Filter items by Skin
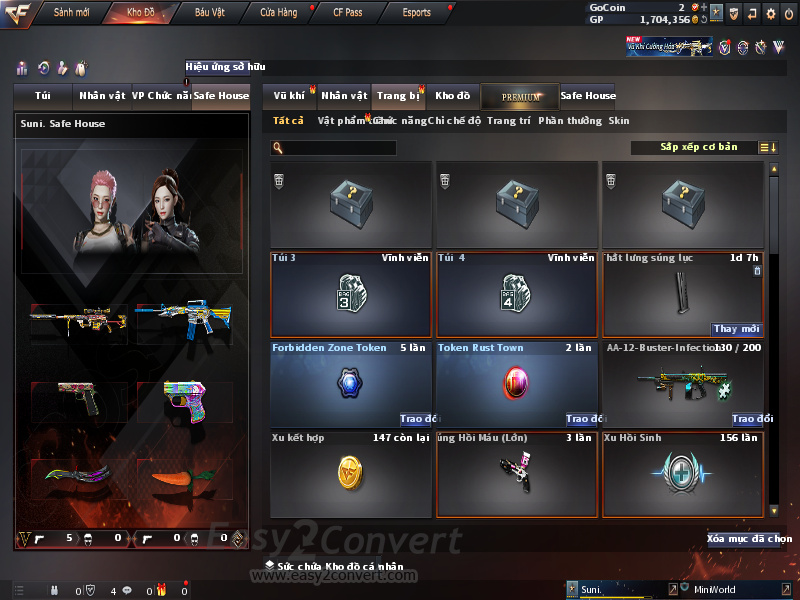 click(619, 121)
